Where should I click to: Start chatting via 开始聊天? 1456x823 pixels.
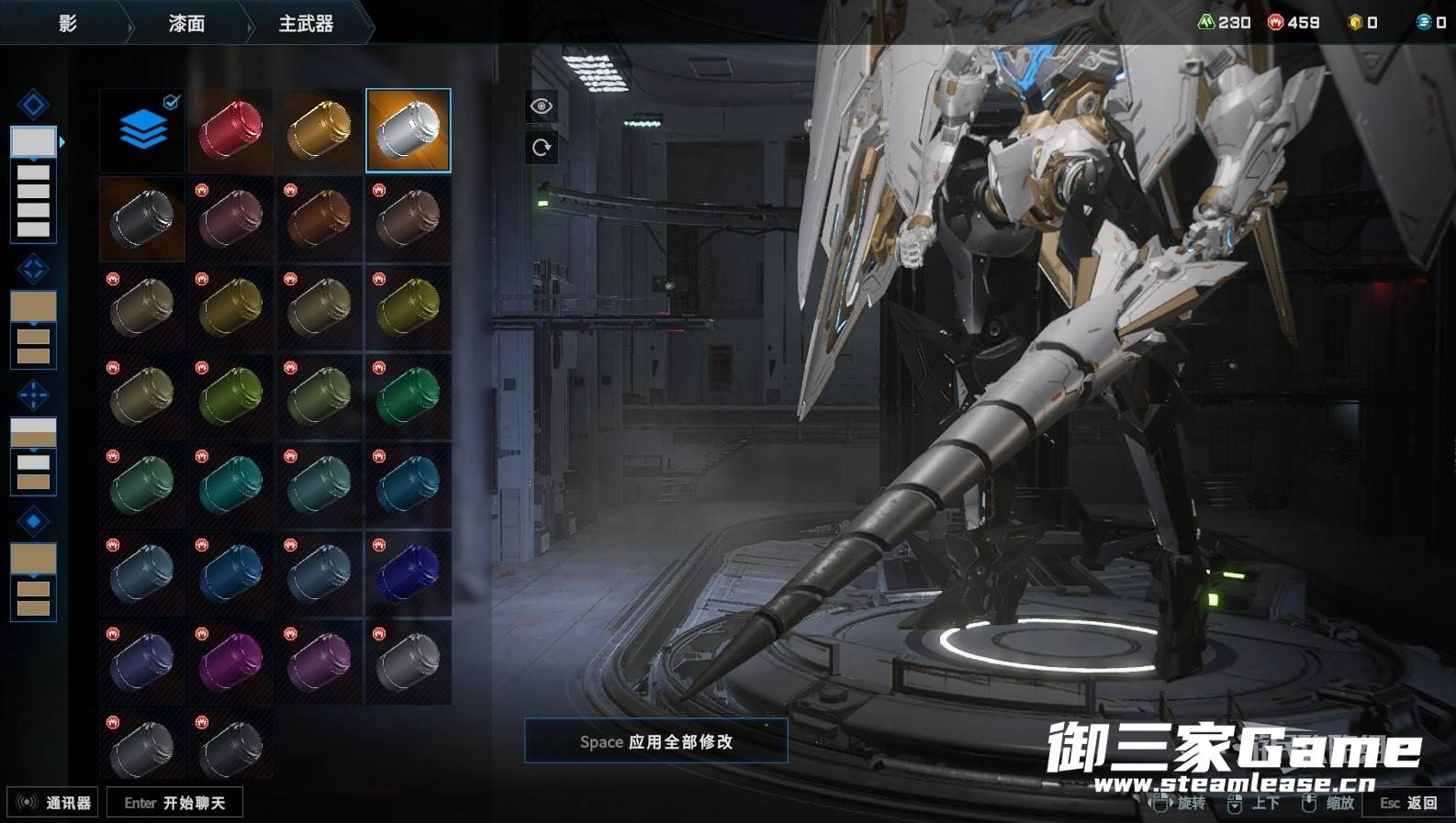[x=174, y=803]
